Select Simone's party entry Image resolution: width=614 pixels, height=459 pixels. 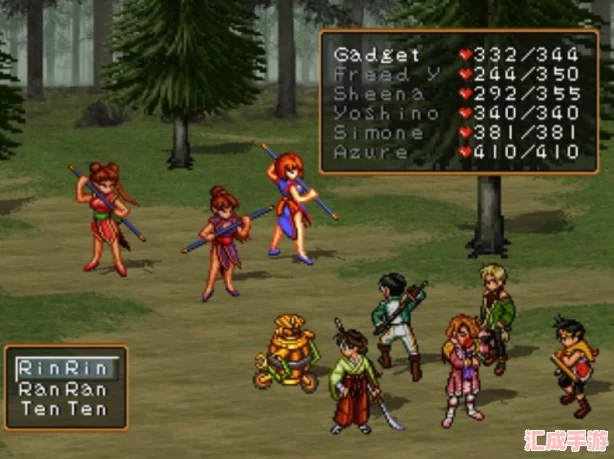pyautogui.click(x=378, y=133)
